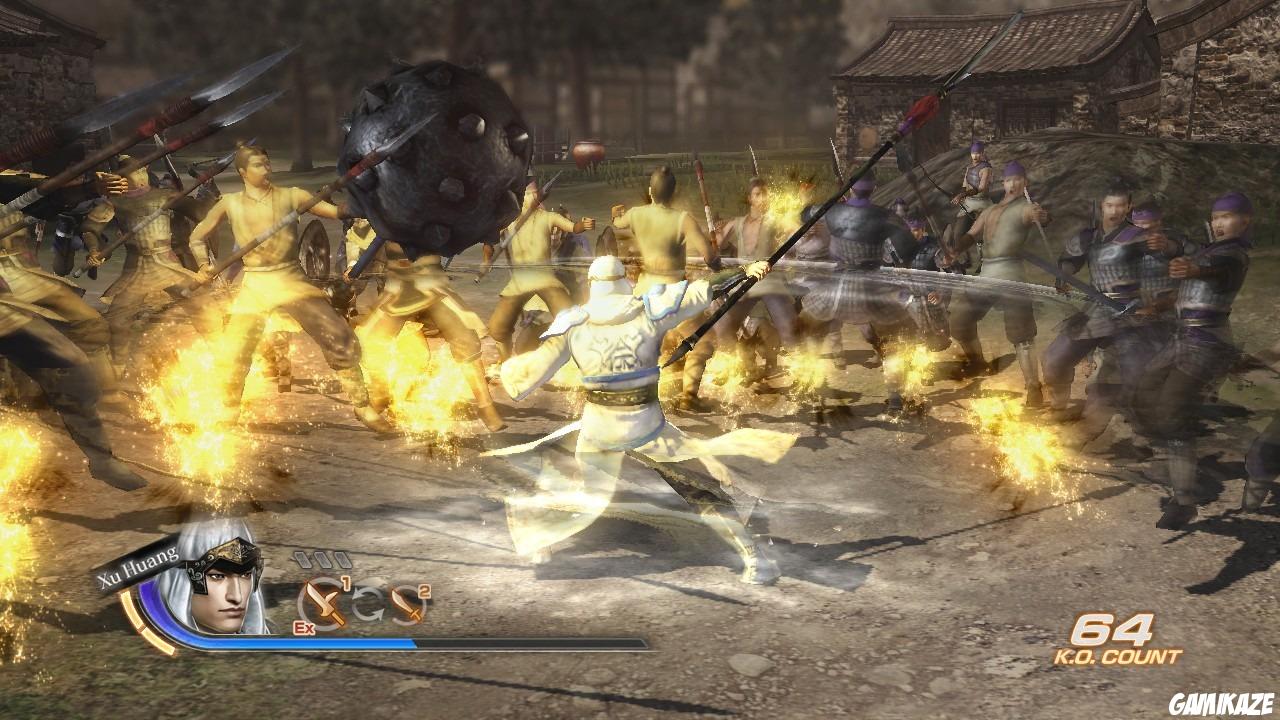Click the circular weapon switch arrows
The image size is (1280, 720).
pos(366,603)
